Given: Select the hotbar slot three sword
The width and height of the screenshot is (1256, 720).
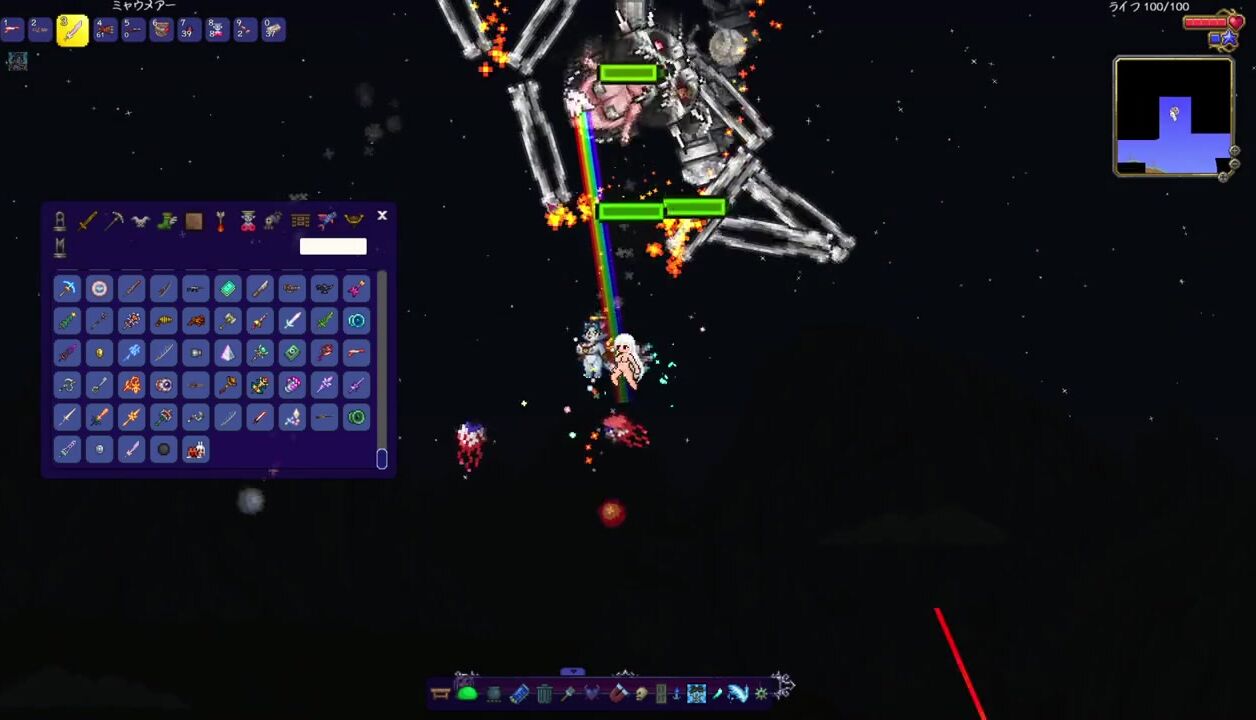Looking at the screenshot, I should [x=73, y=31].
